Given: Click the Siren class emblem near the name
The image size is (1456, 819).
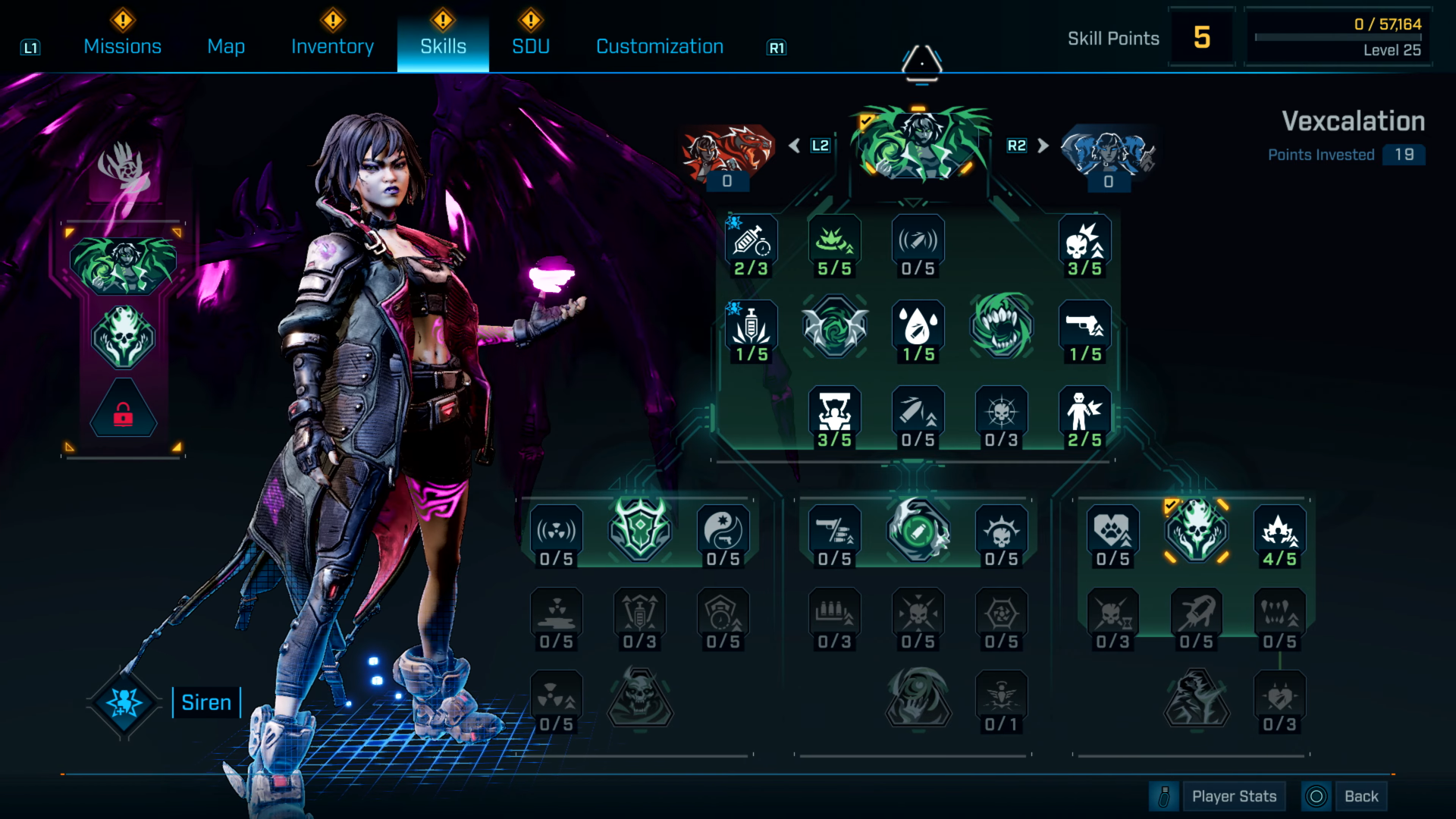Looking at the screenshot, I should 124,702.
